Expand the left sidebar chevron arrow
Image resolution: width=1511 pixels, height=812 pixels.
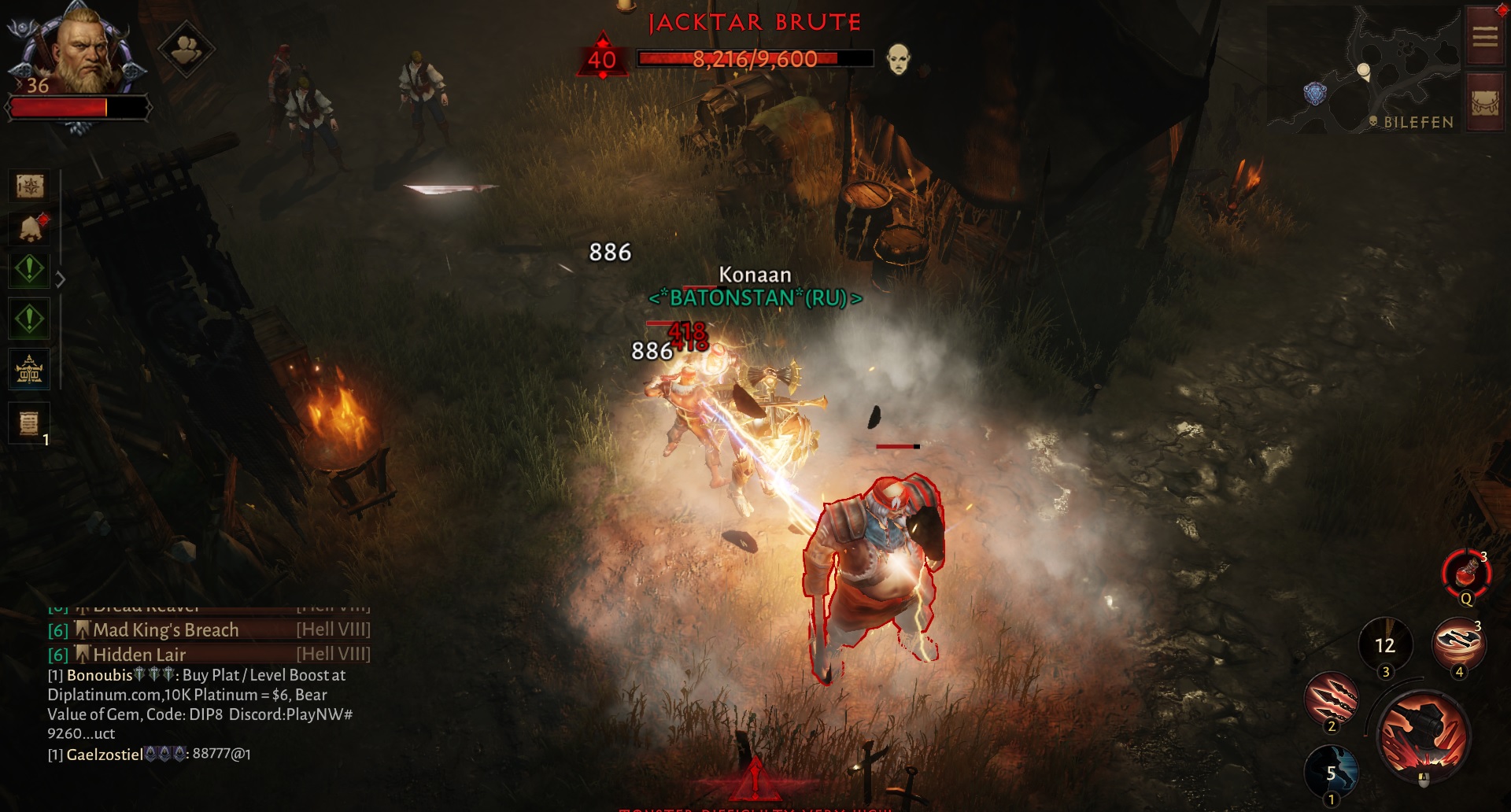61,277
